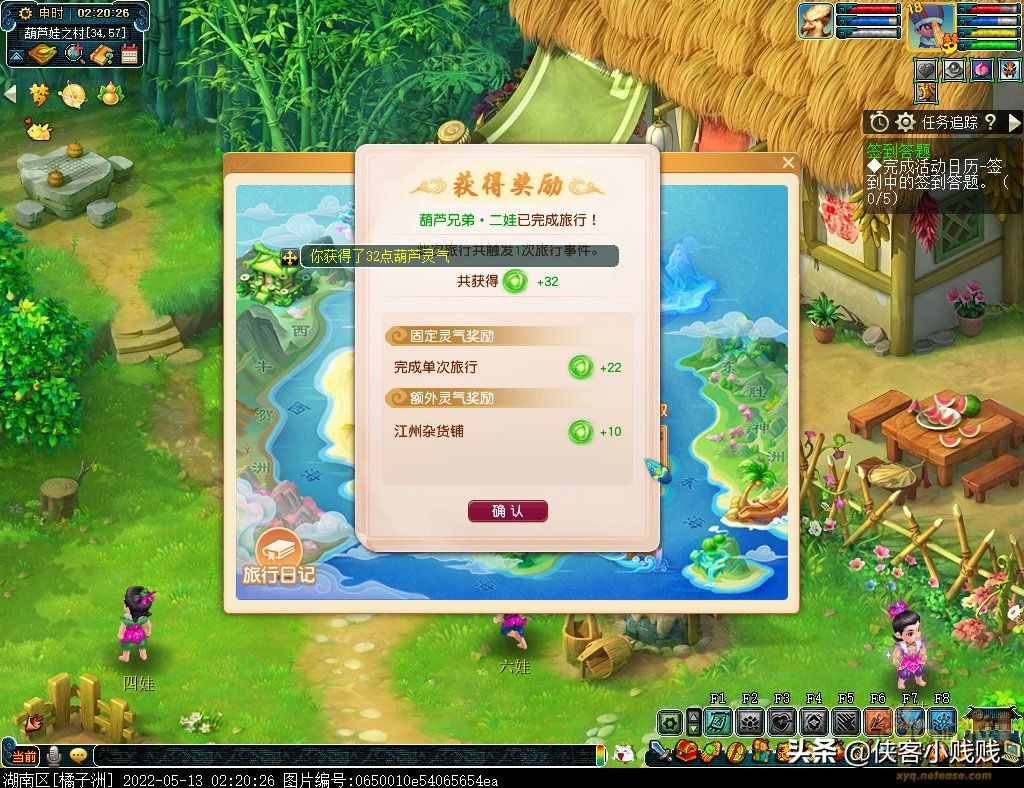The image size is (1024, 788).
Task: Open the help book with question mark
Action: click(101, 54)
